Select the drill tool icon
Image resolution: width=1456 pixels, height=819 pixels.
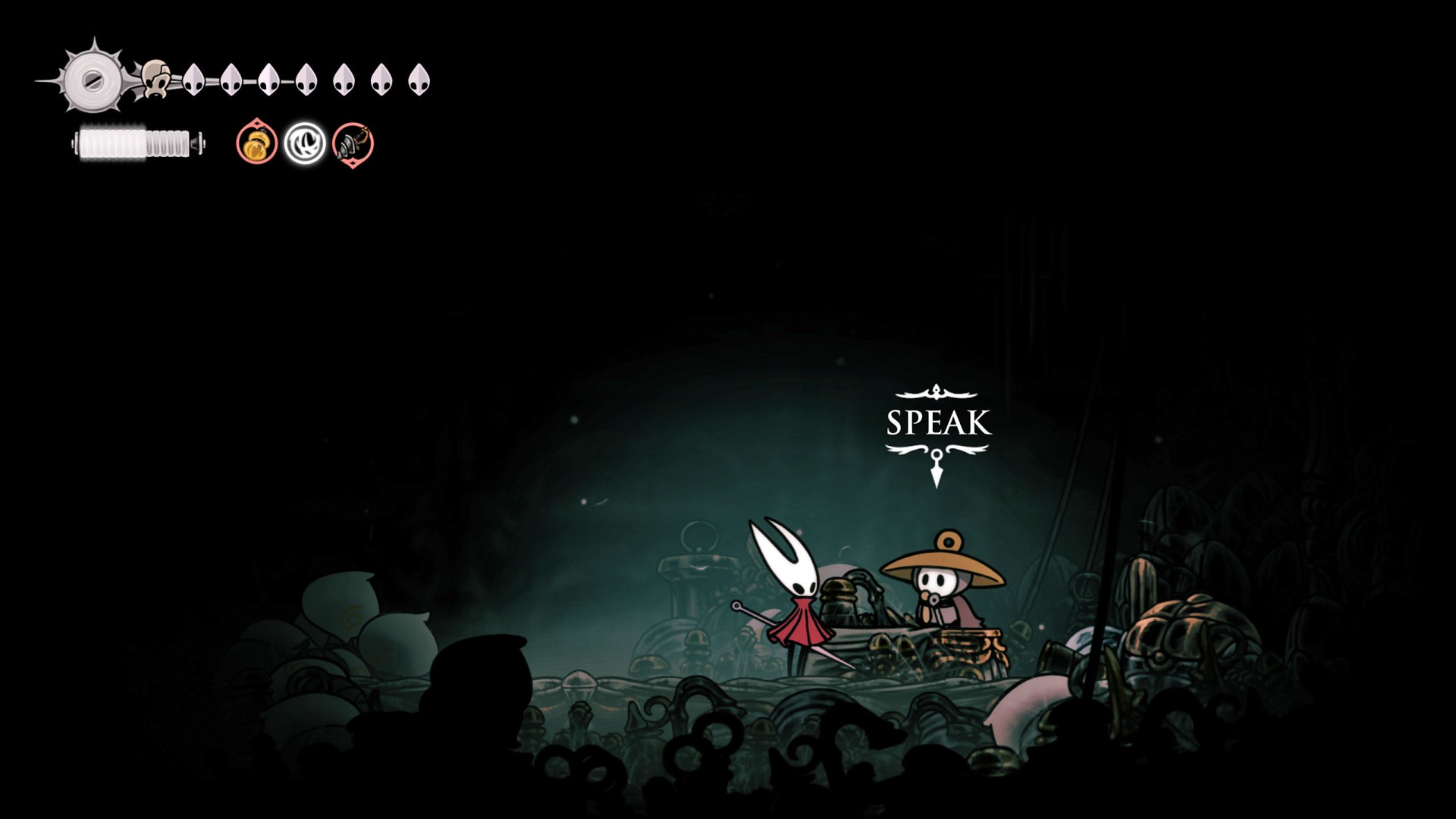[x=353, y=143]
